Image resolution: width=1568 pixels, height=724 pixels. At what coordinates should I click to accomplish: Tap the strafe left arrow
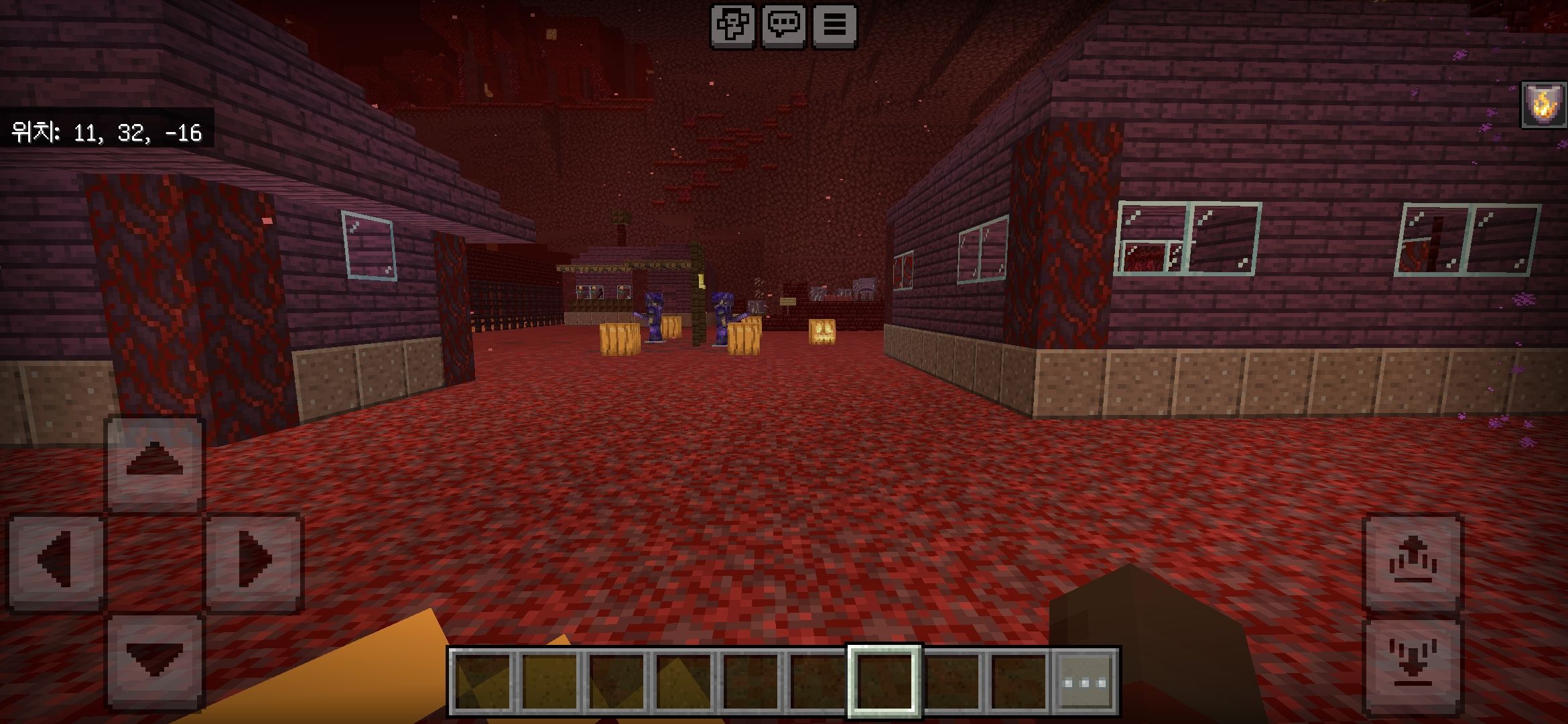pos(56,562)
